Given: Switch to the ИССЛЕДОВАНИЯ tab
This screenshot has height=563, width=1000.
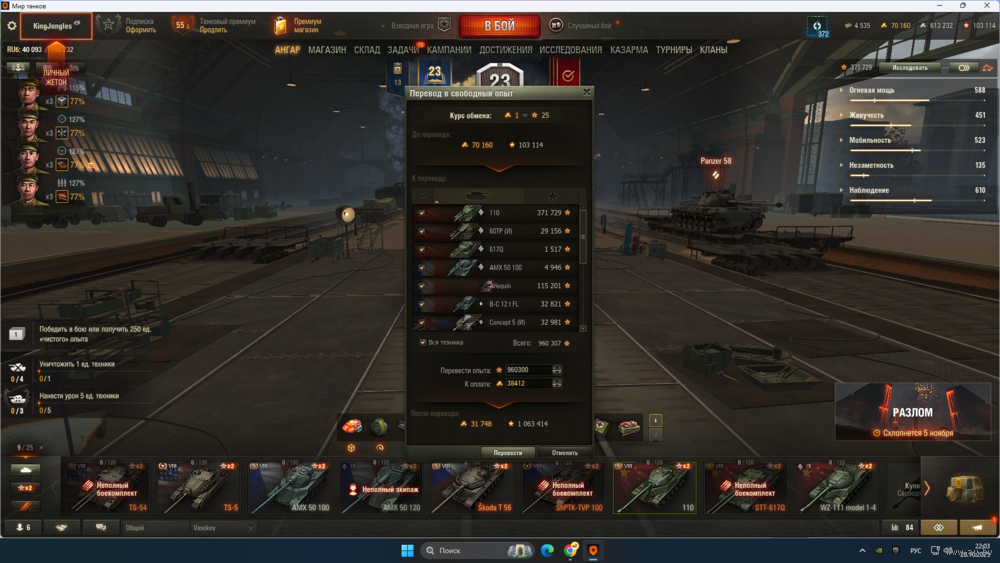Looking at the screenshot, I should point(570,50).
